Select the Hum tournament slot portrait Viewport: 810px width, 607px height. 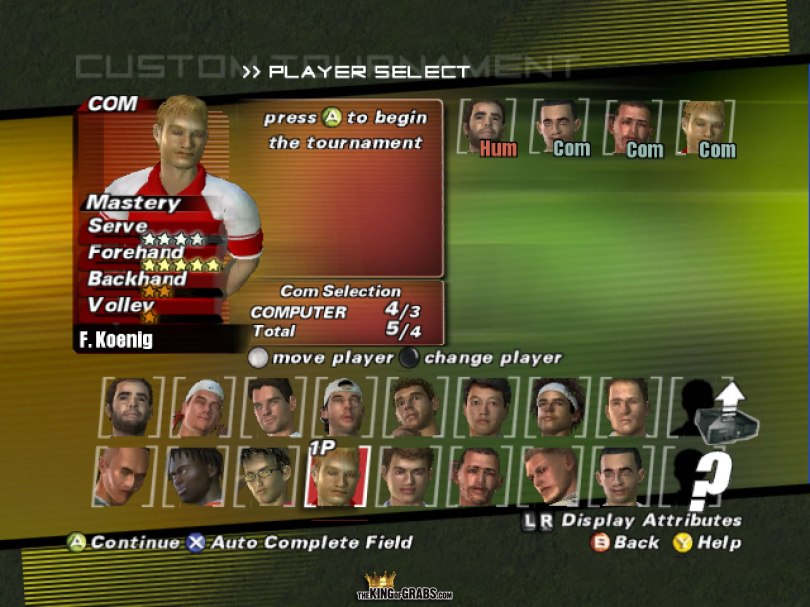487,127
